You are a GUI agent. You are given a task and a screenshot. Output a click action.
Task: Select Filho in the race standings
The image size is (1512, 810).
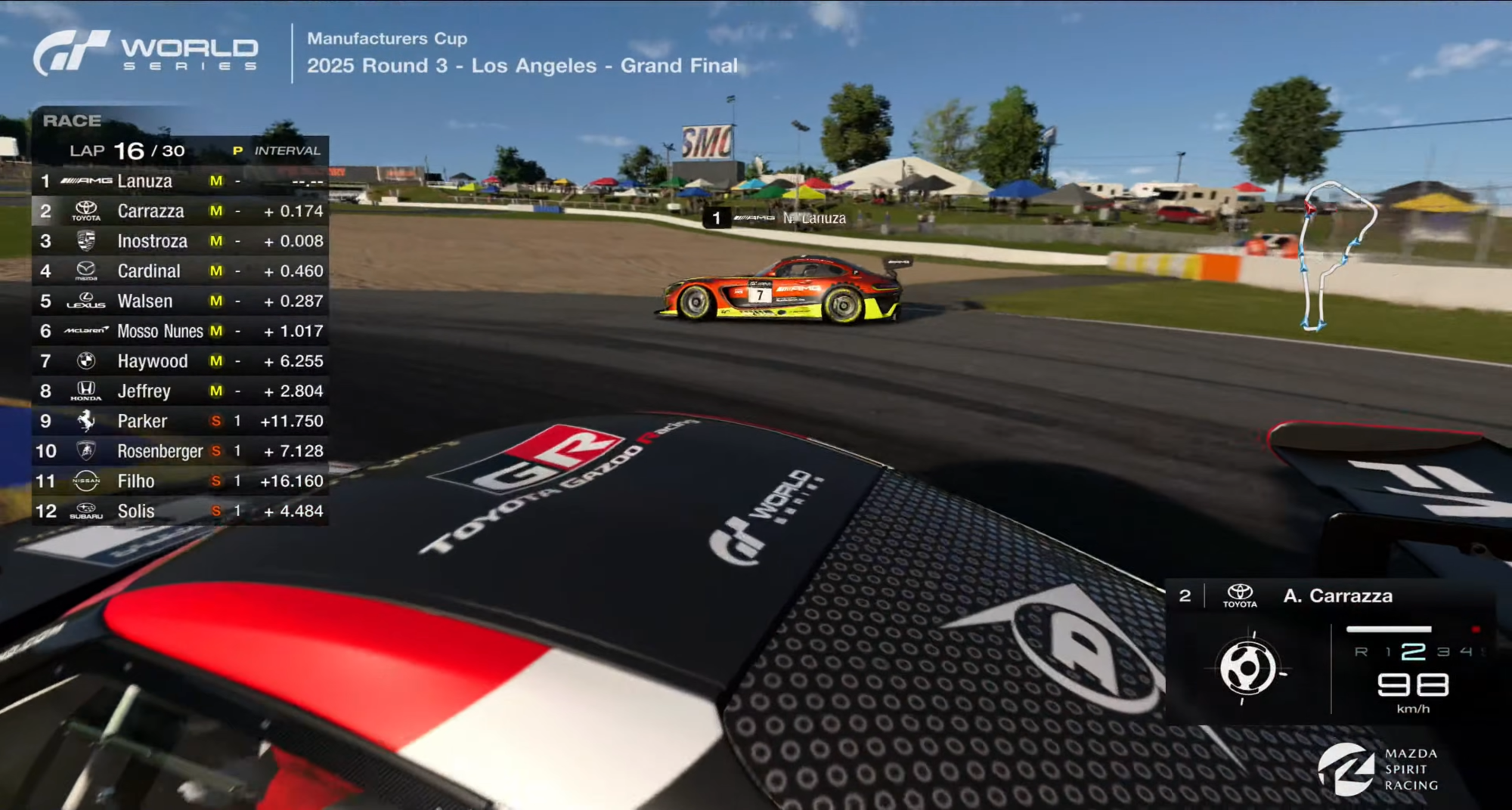(x=180, y=481)
